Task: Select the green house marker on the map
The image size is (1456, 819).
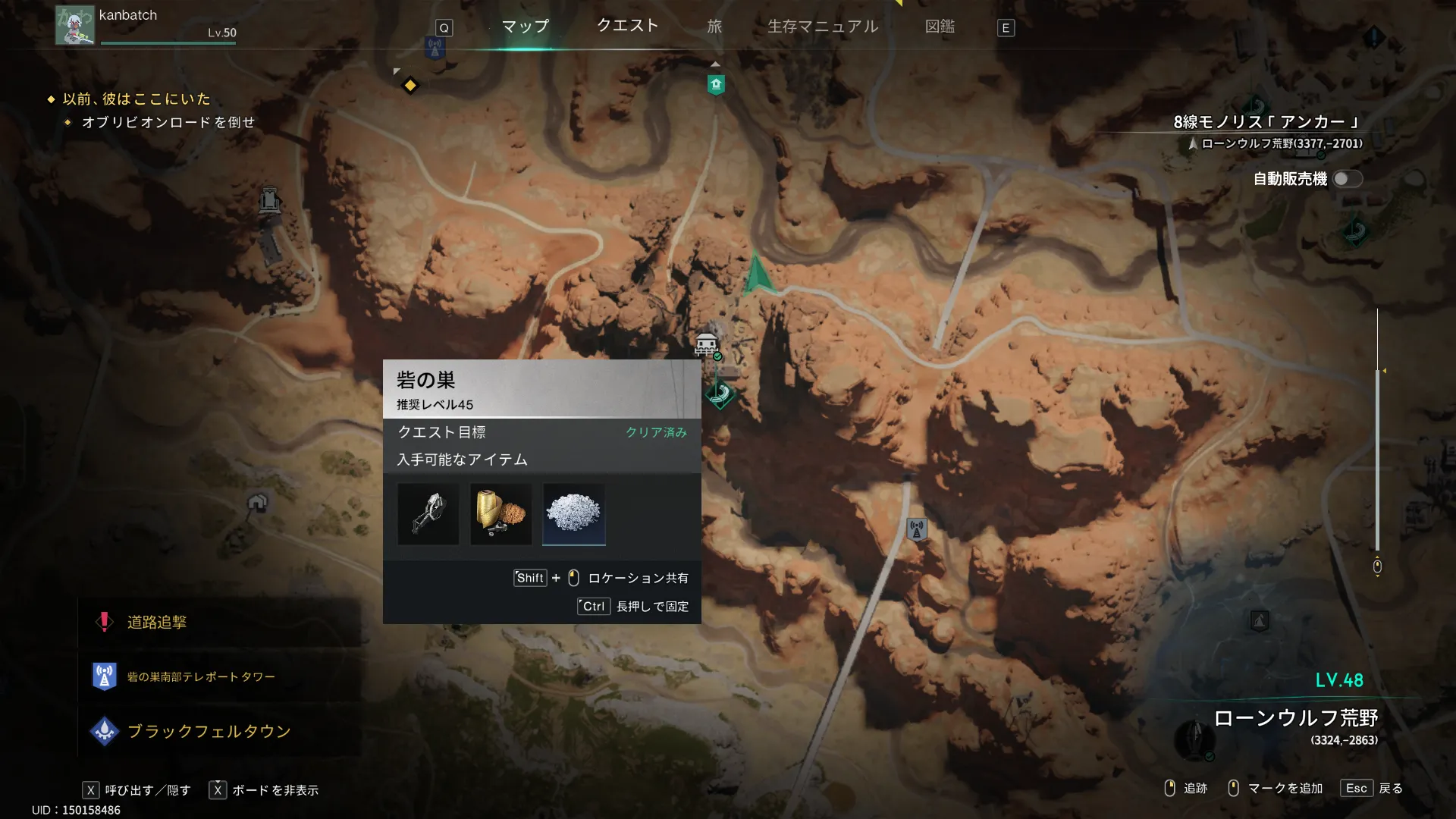Action: [x=716, y=84]
